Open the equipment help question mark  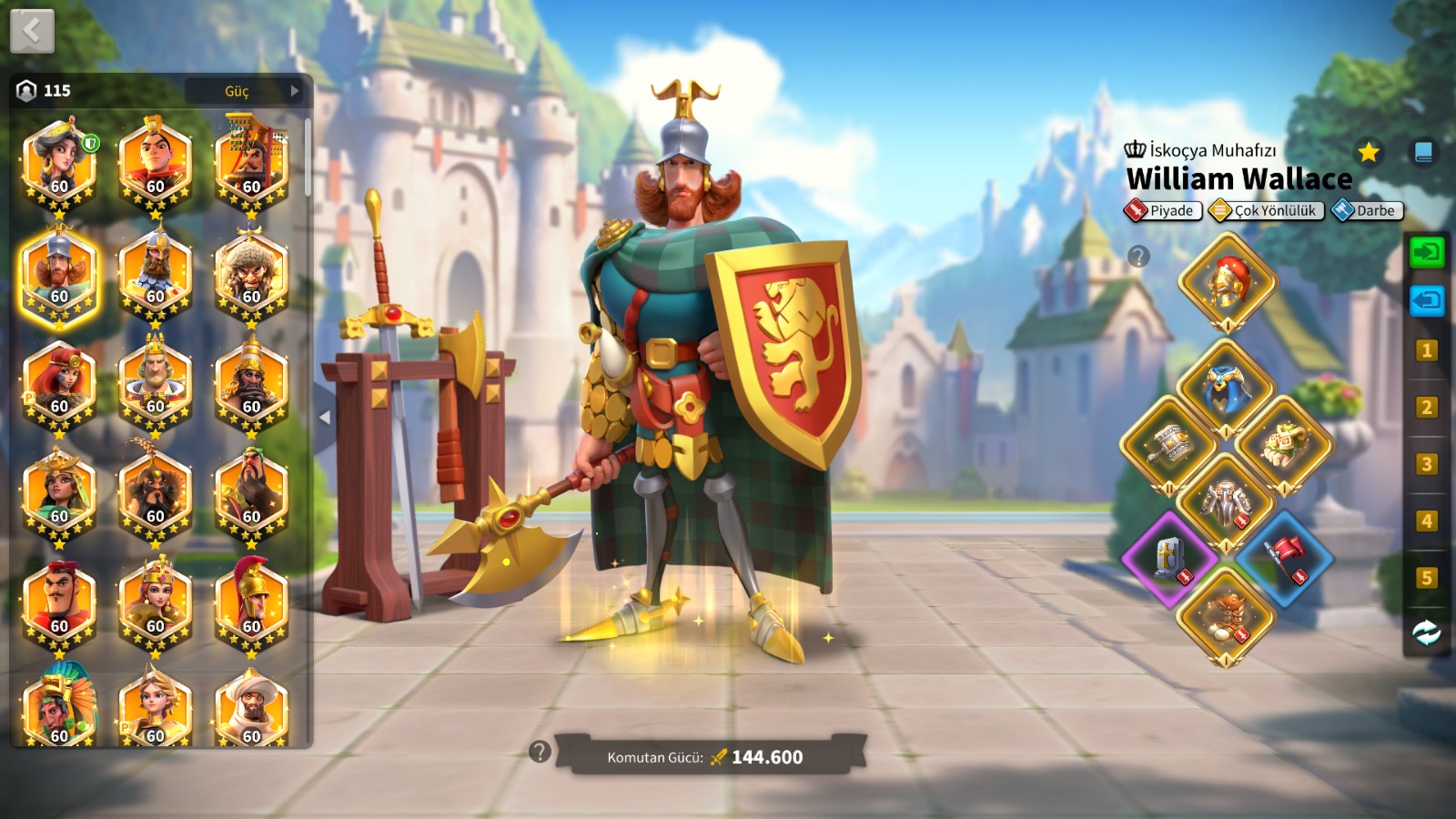tap(1138, 257)
